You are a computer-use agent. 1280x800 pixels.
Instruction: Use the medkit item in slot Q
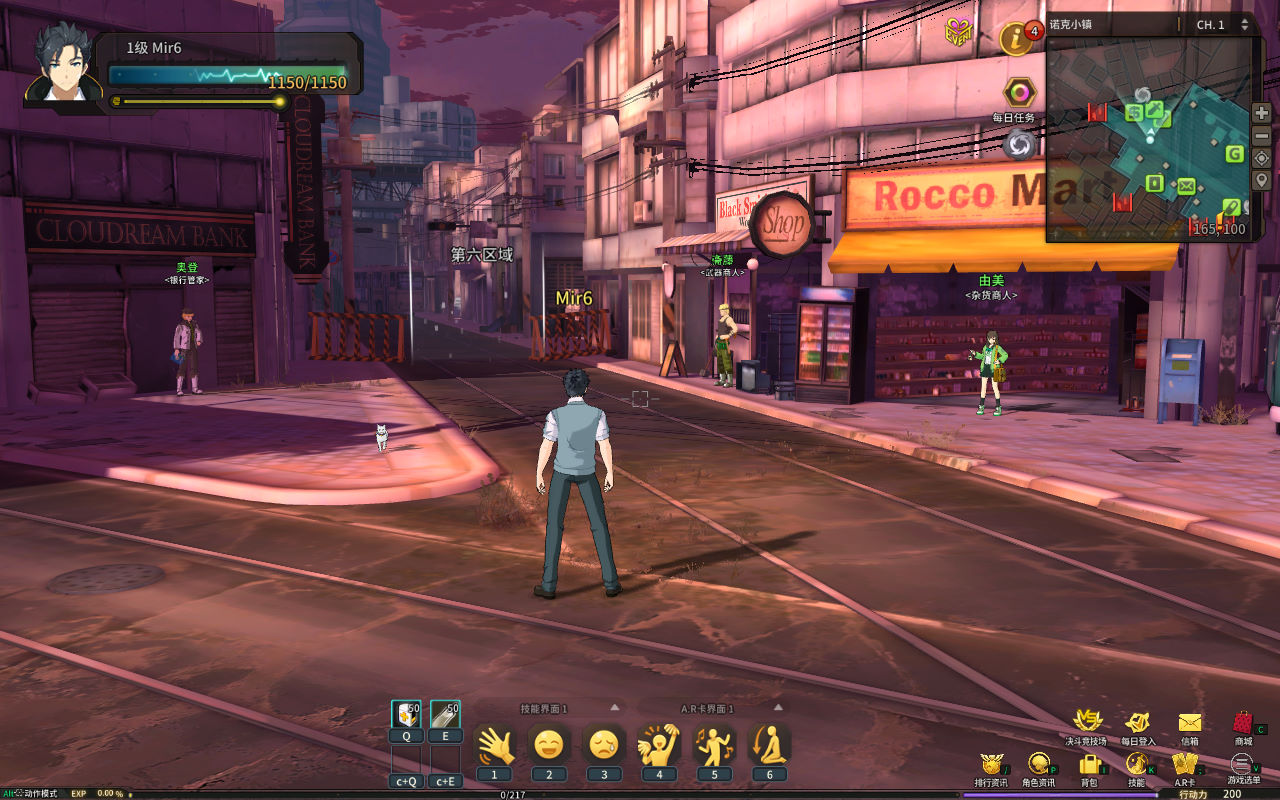[406, 715]
